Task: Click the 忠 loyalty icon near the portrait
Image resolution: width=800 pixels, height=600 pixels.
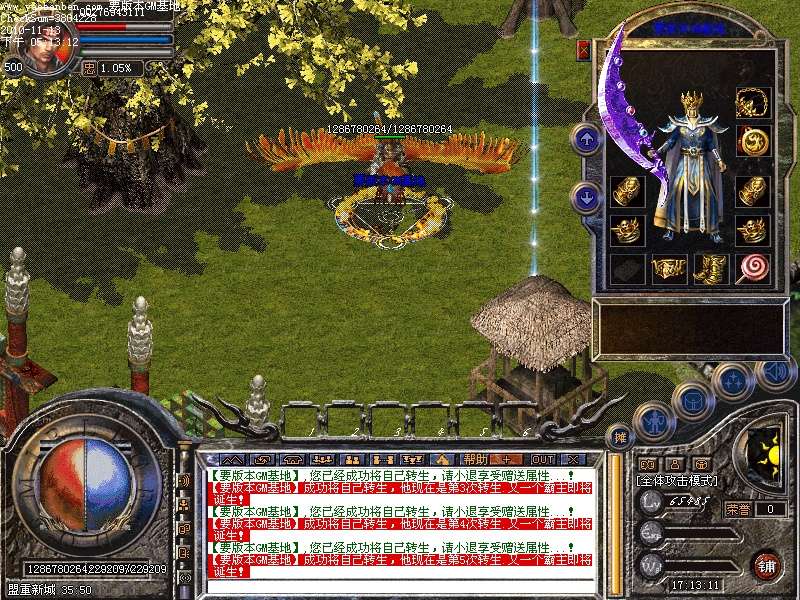Action: click(88, 68)
